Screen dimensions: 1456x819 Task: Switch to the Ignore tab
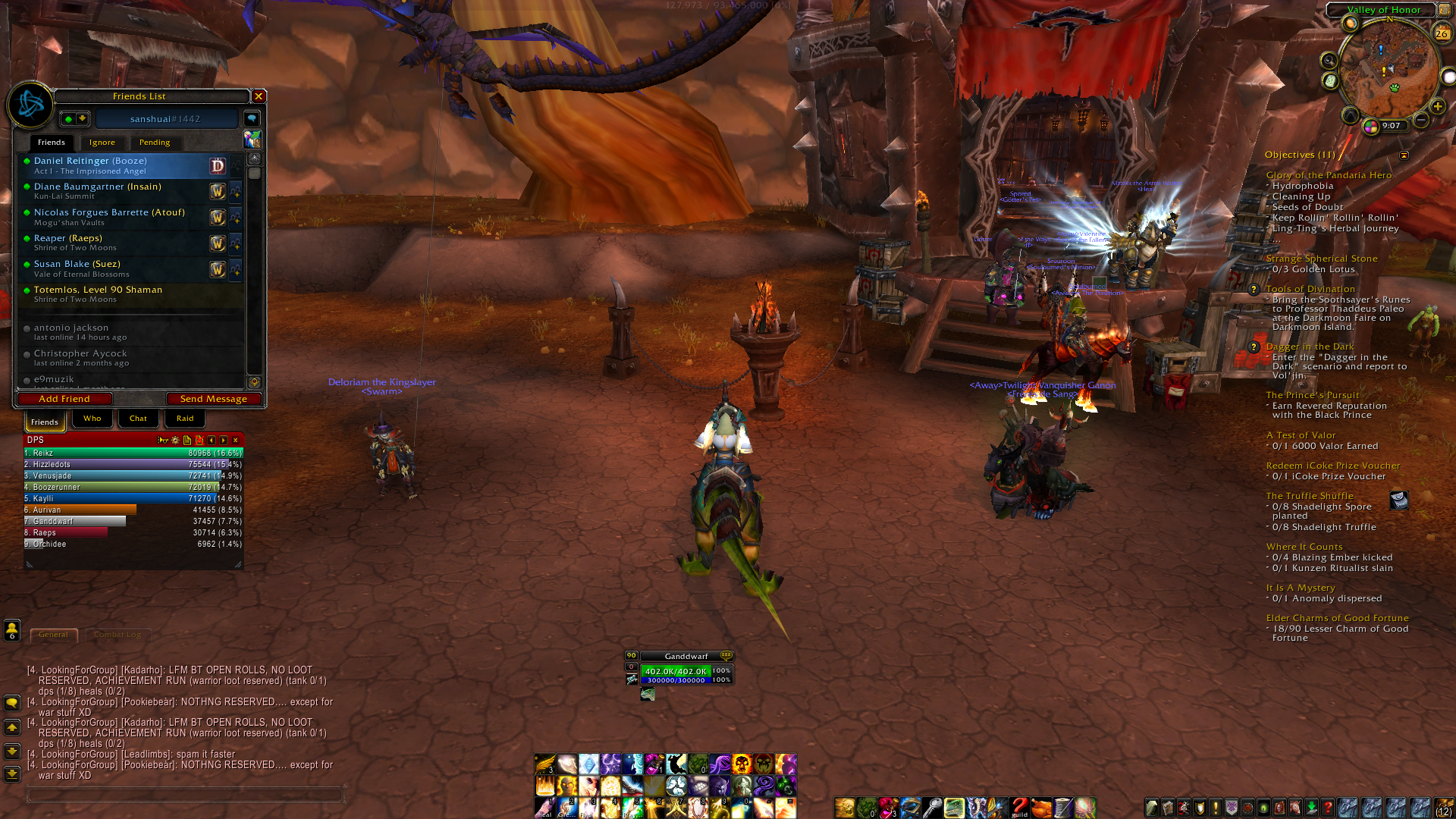(102, 143)
